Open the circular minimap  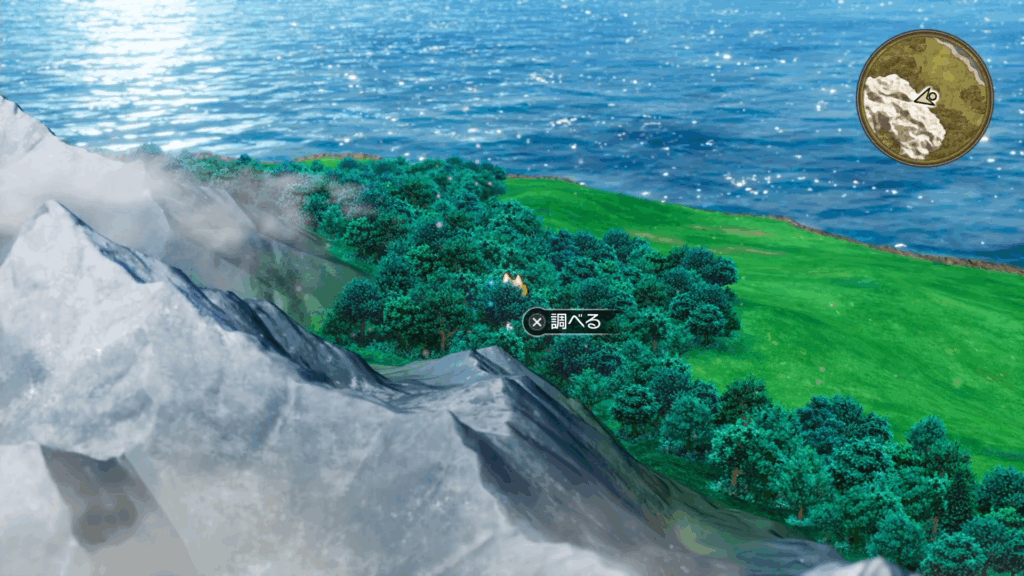click(x=925, y=98)
